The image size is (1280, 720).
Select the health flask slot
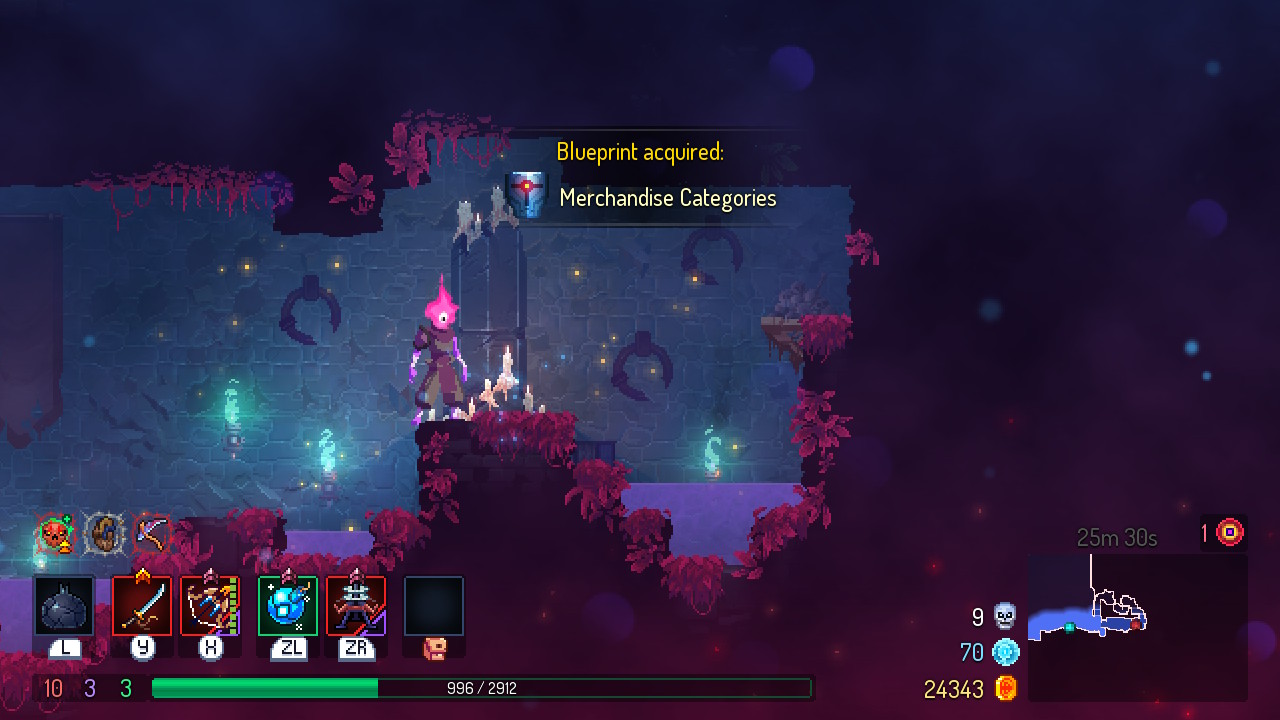pos(64,606)
